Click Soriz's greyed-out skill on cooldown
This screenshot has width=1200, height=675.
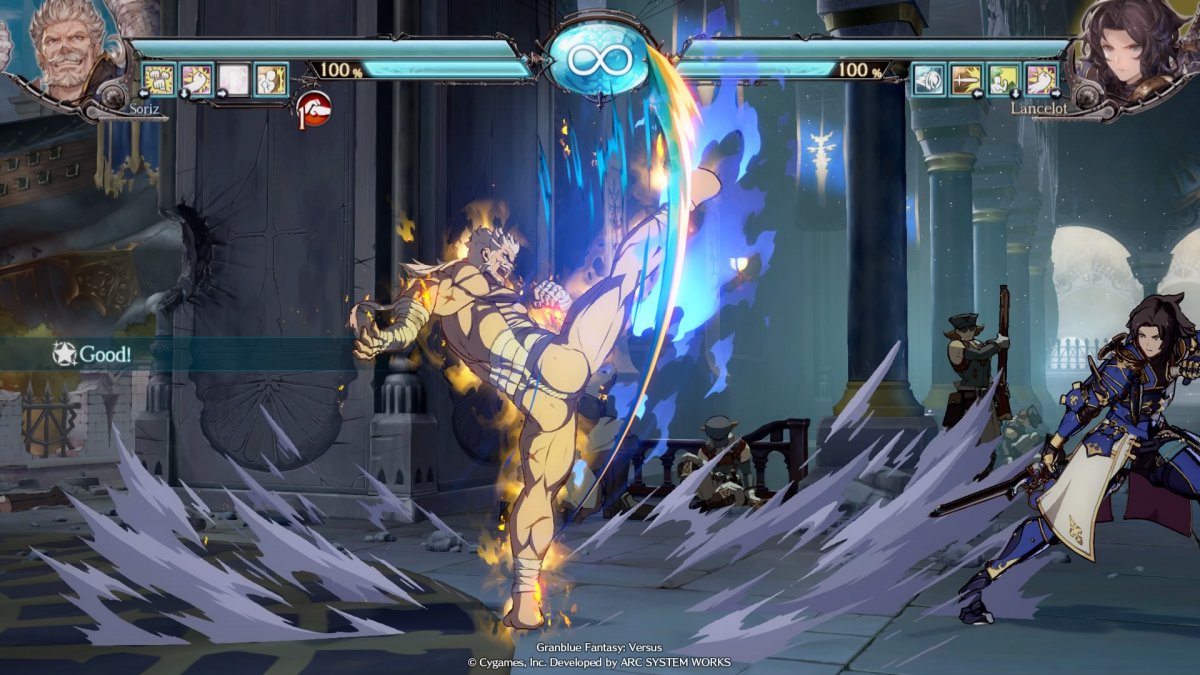click(233, 78)
